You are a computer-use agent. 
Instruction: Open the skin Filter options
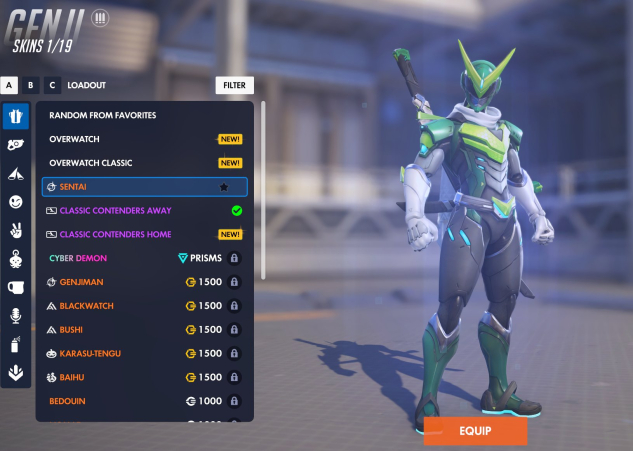[234, 86]
